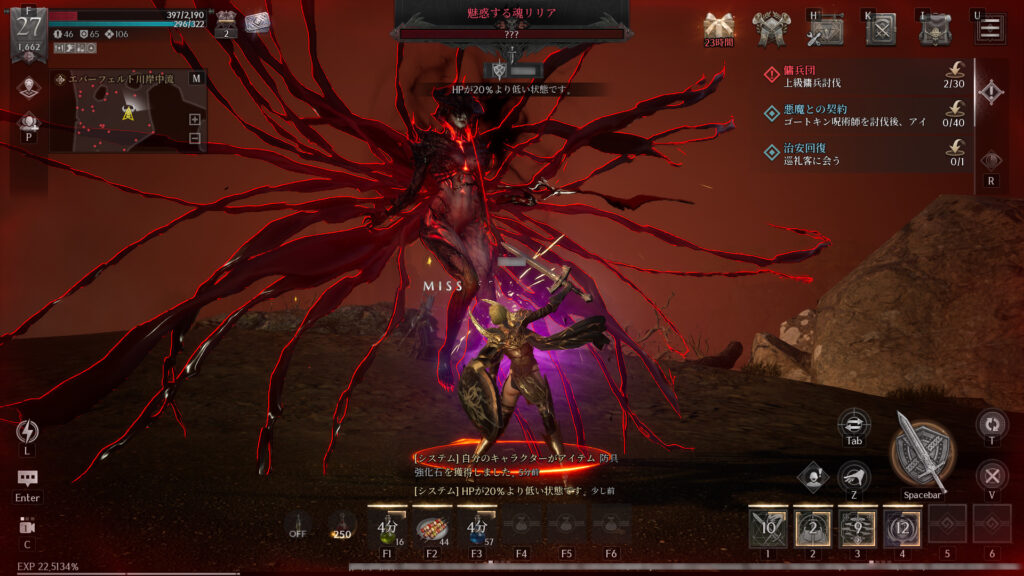Open the main menu list icon

(990, 28)
